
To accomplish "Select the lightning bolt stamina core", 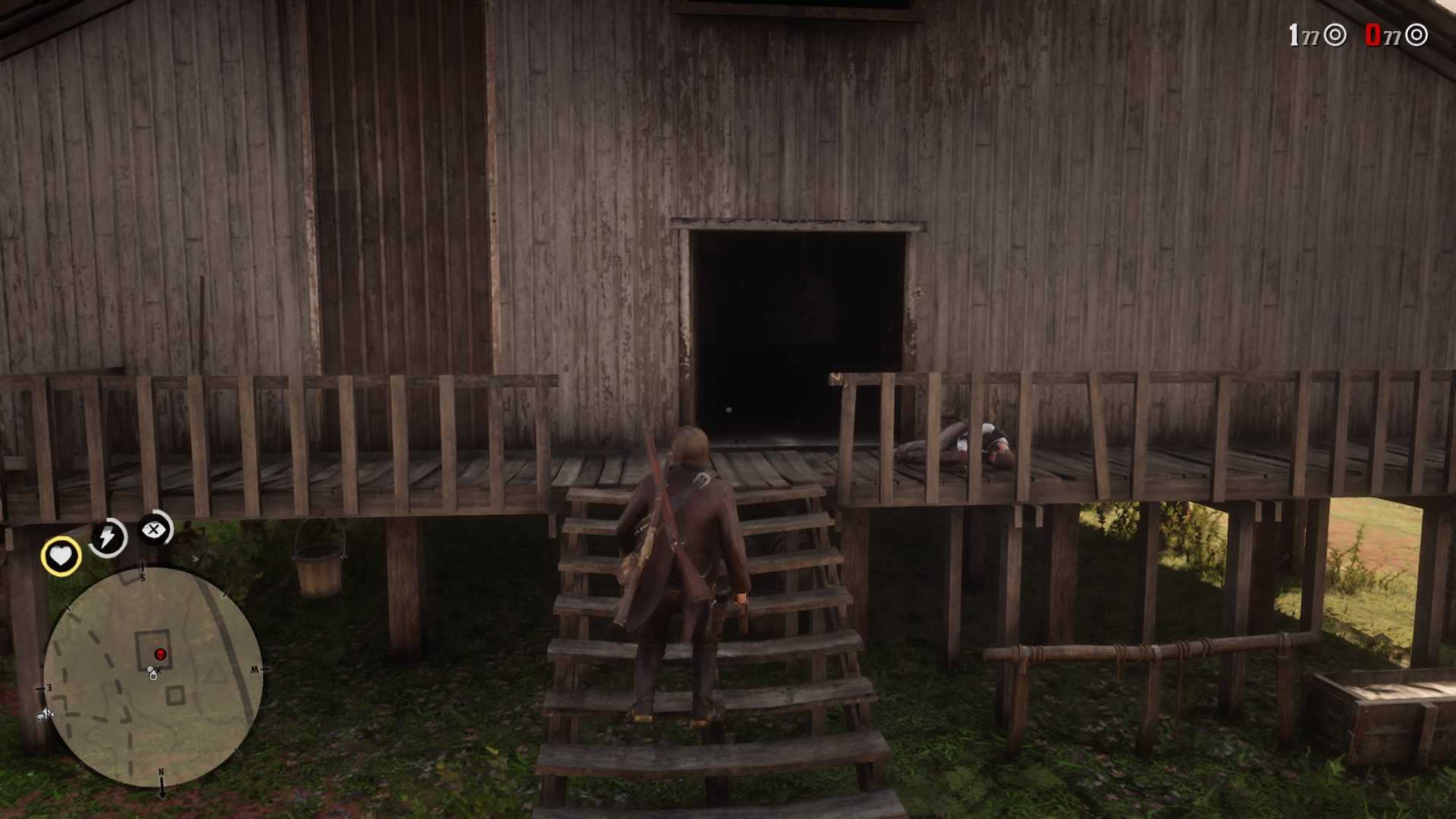I will click(108, 537).
